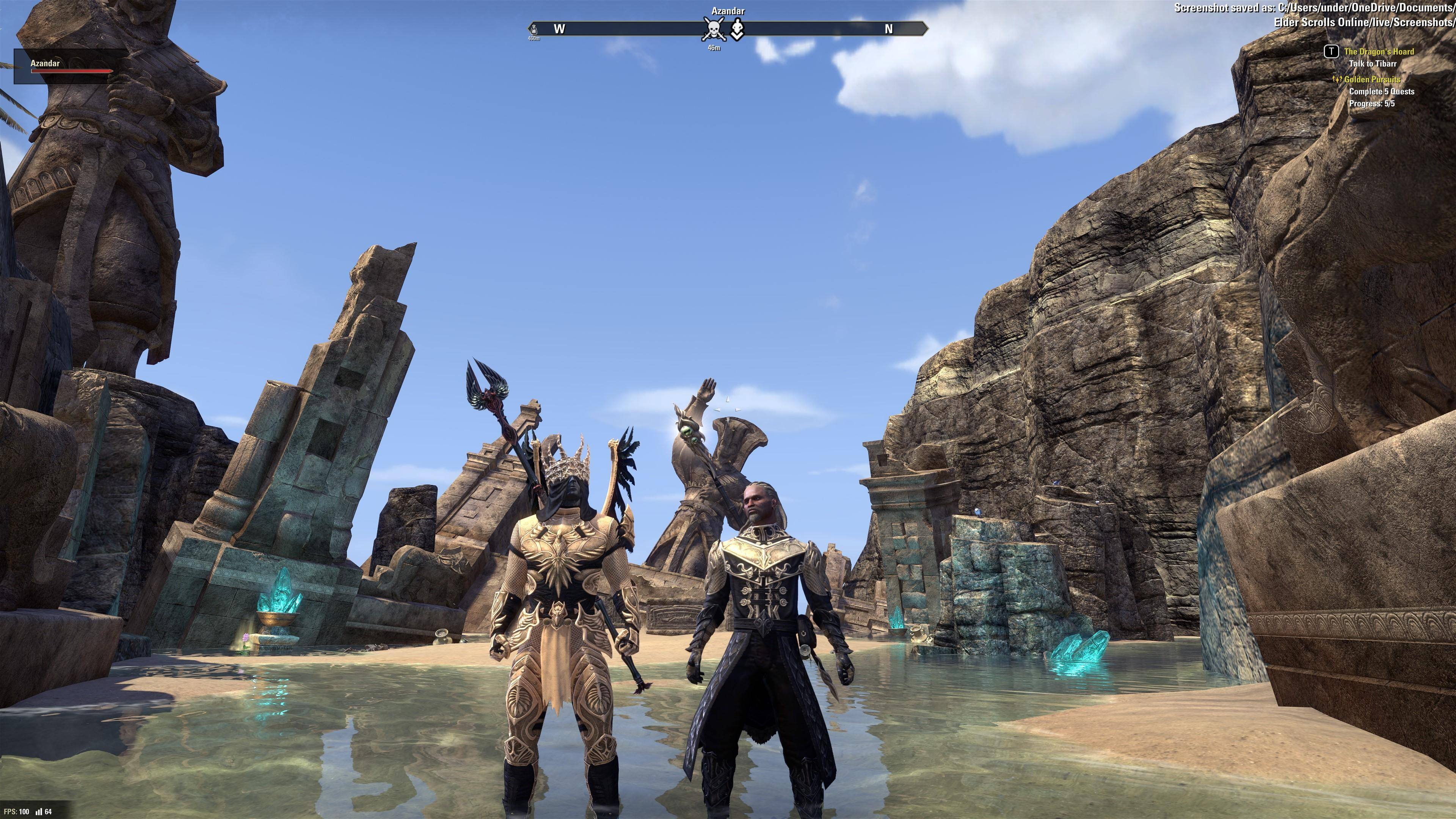Select The Dragon's Hoard quest tracker title
1456x819 pixels.
click(x=1379, y=52)
